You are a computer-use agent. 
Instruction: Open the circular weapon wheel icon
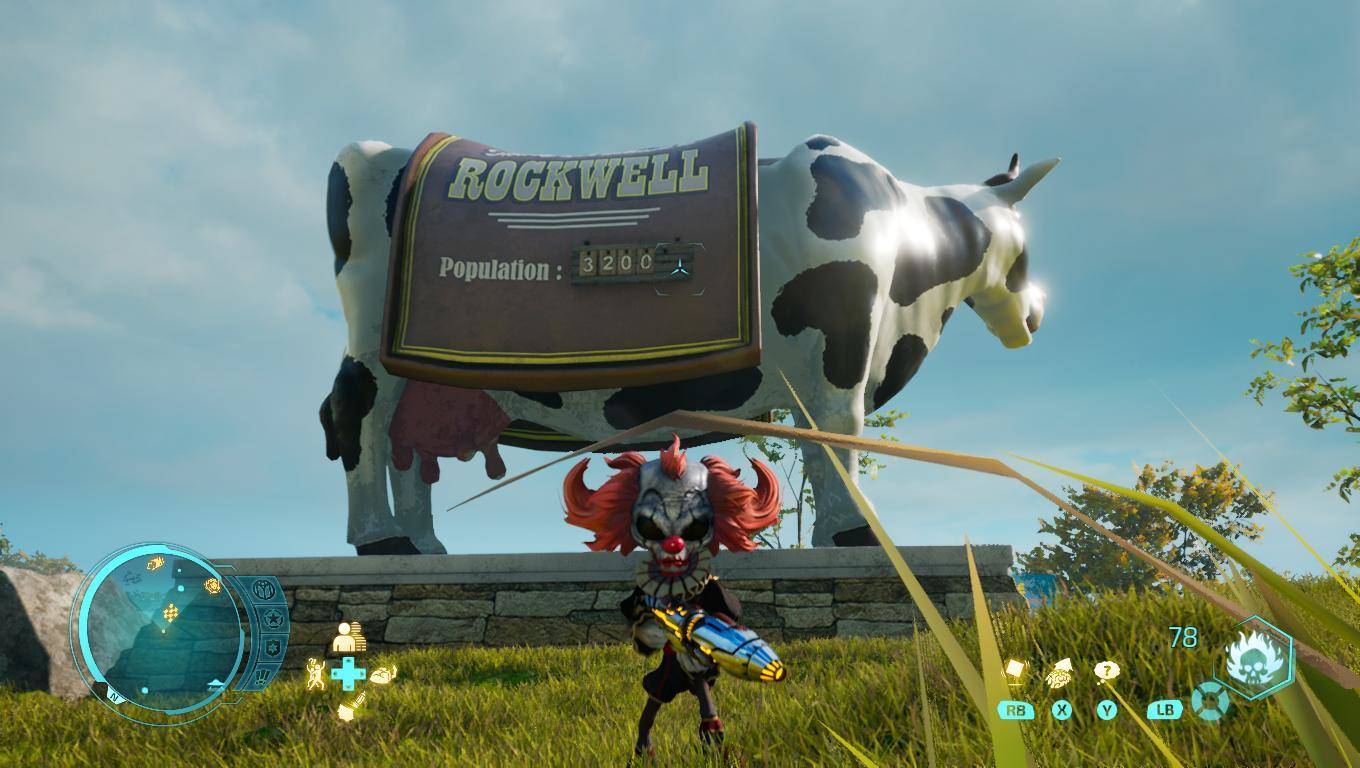1210,700
